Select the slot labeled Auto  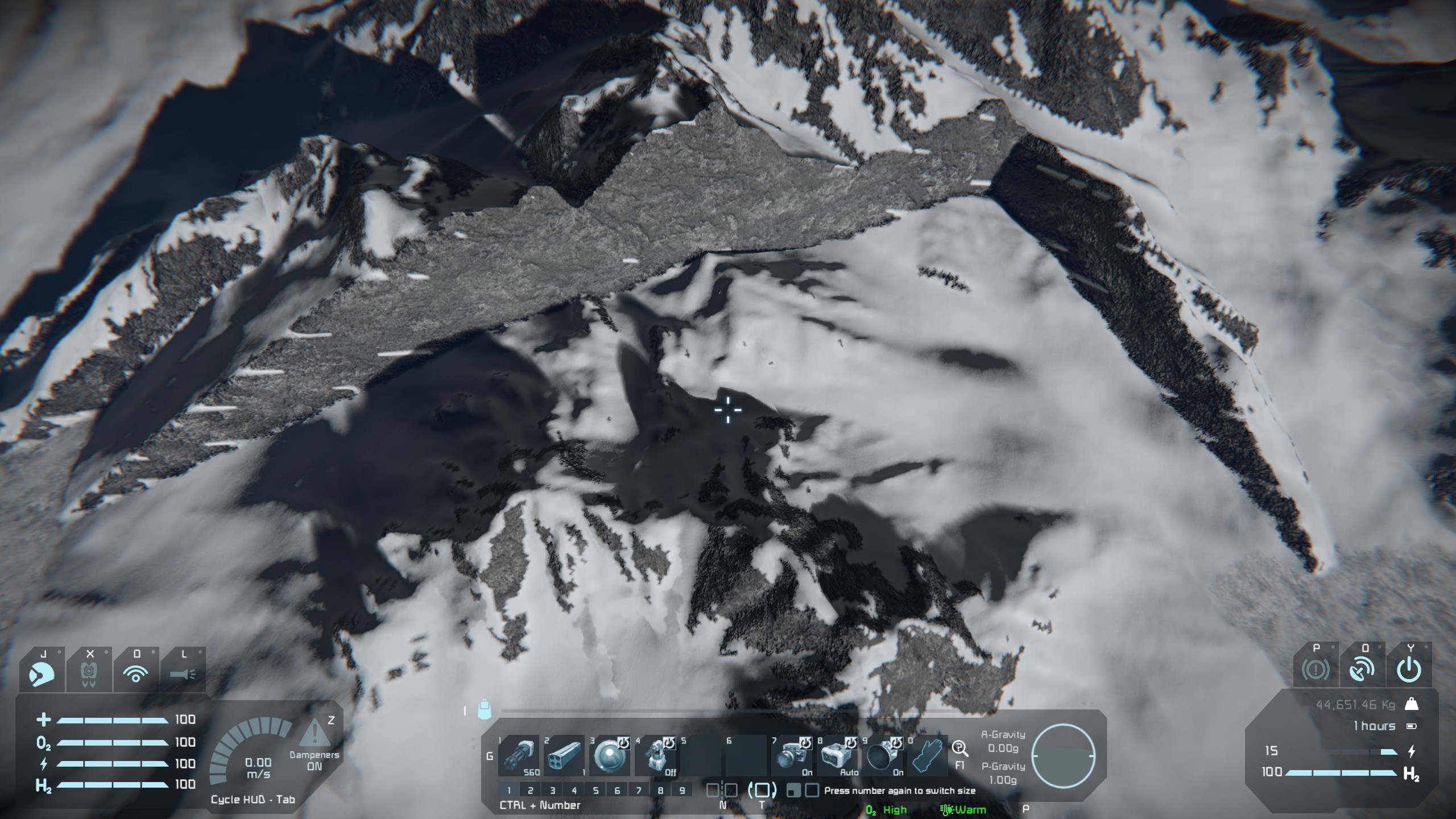pyautogui.click(x=838, y=755)
